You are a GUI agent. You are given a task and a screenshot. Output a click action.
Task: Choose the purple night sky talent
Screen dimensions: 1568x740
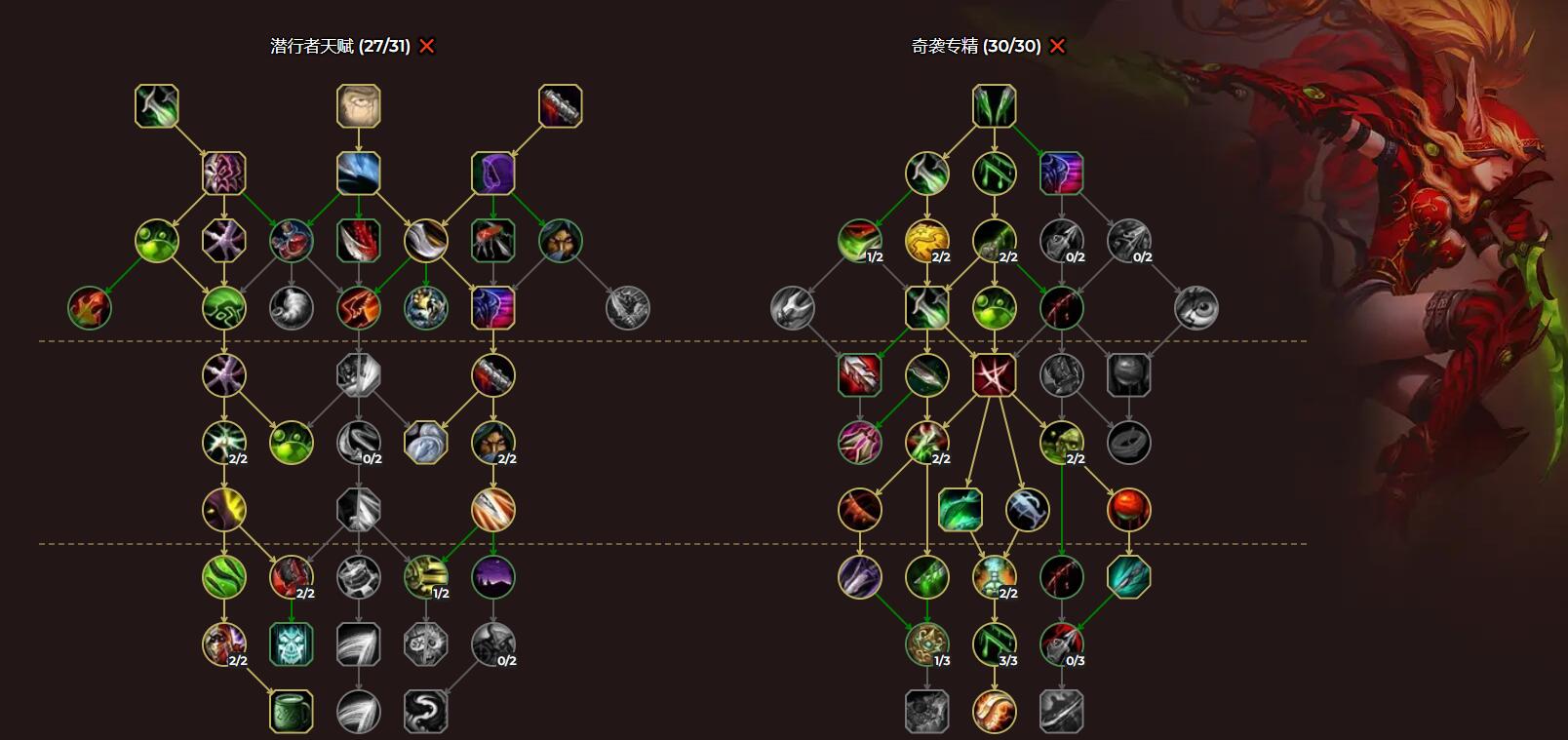tap(493, 577)
